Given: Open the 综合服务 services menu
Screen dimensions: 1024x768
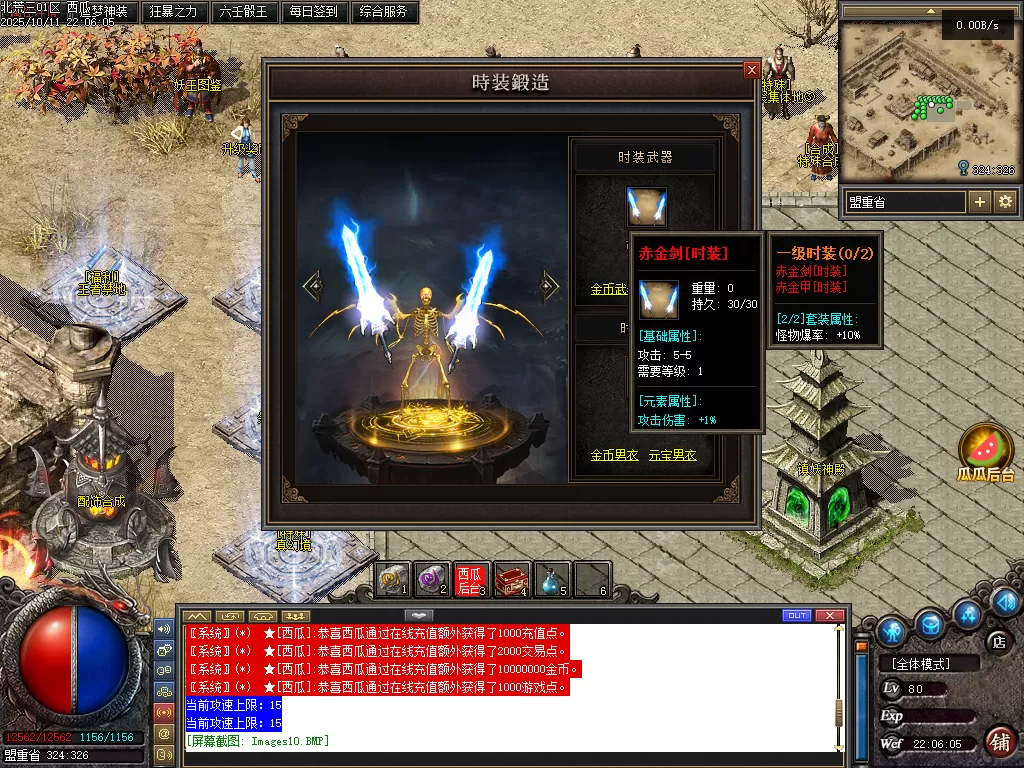Looking at the screenshot, I should click(383, 12).
